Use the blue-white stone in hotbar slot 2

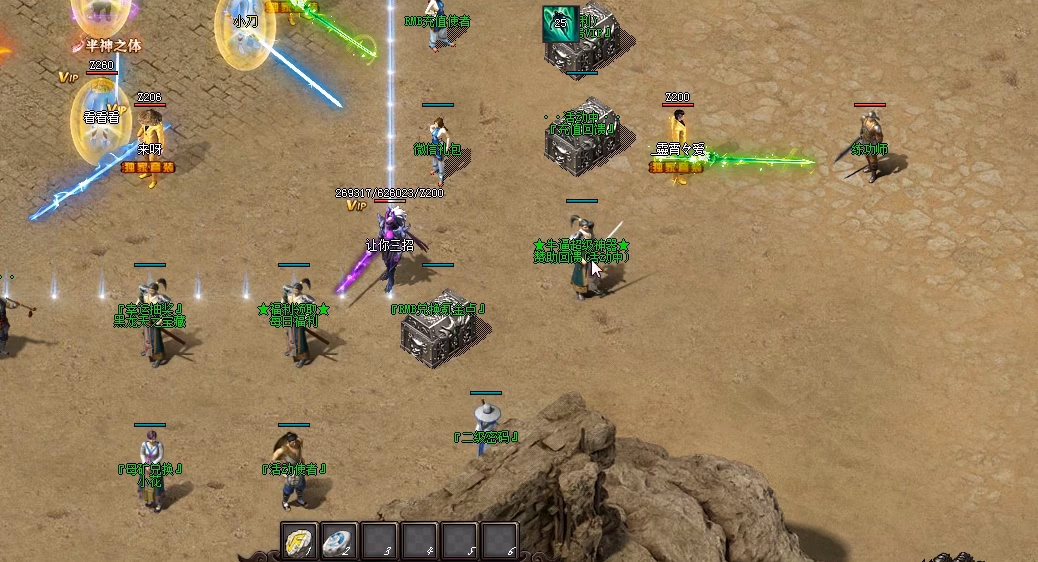pyautogui.click(x=338, y=540)
